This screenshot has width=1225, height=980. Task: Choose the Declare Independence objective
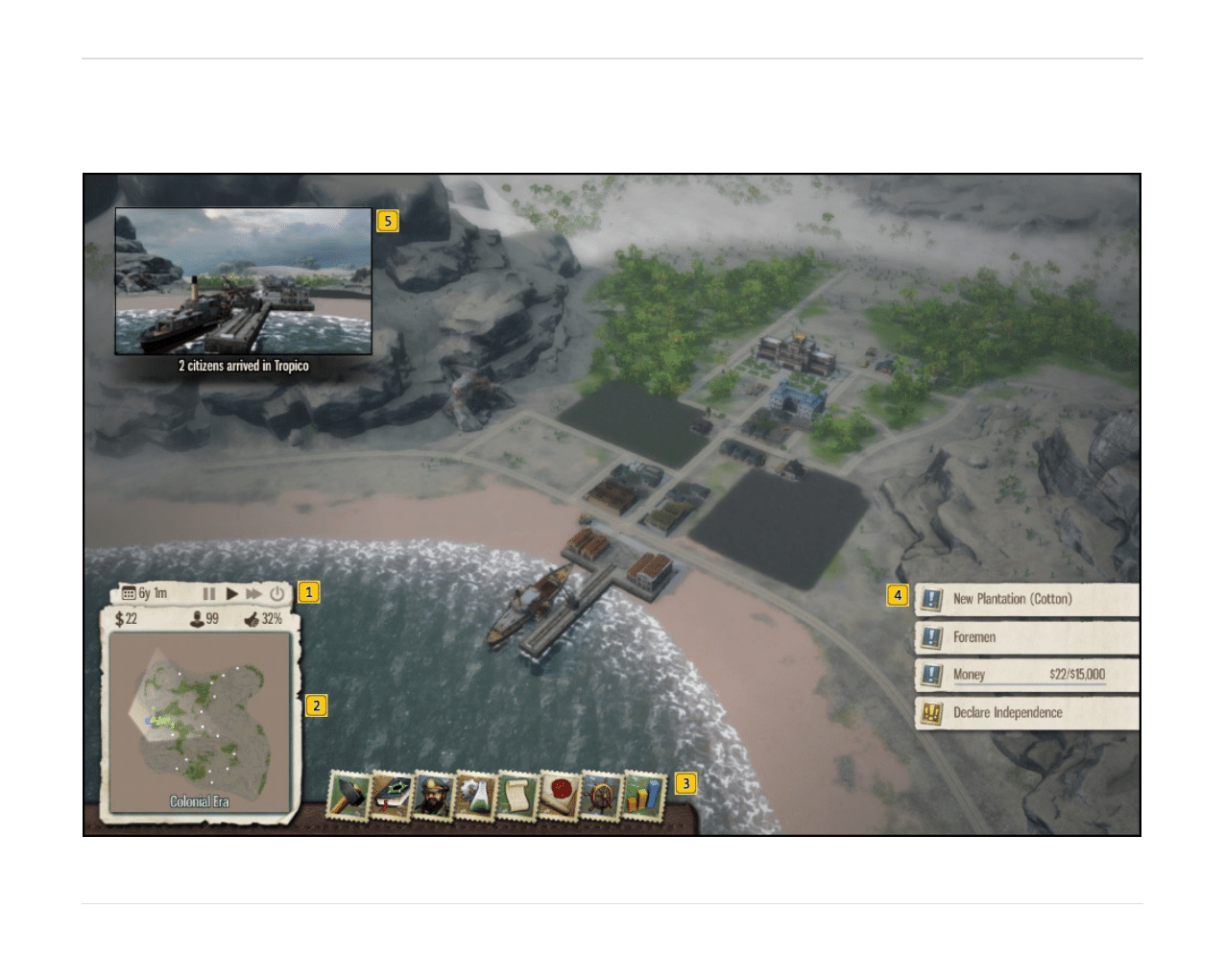click(1026, 713)
